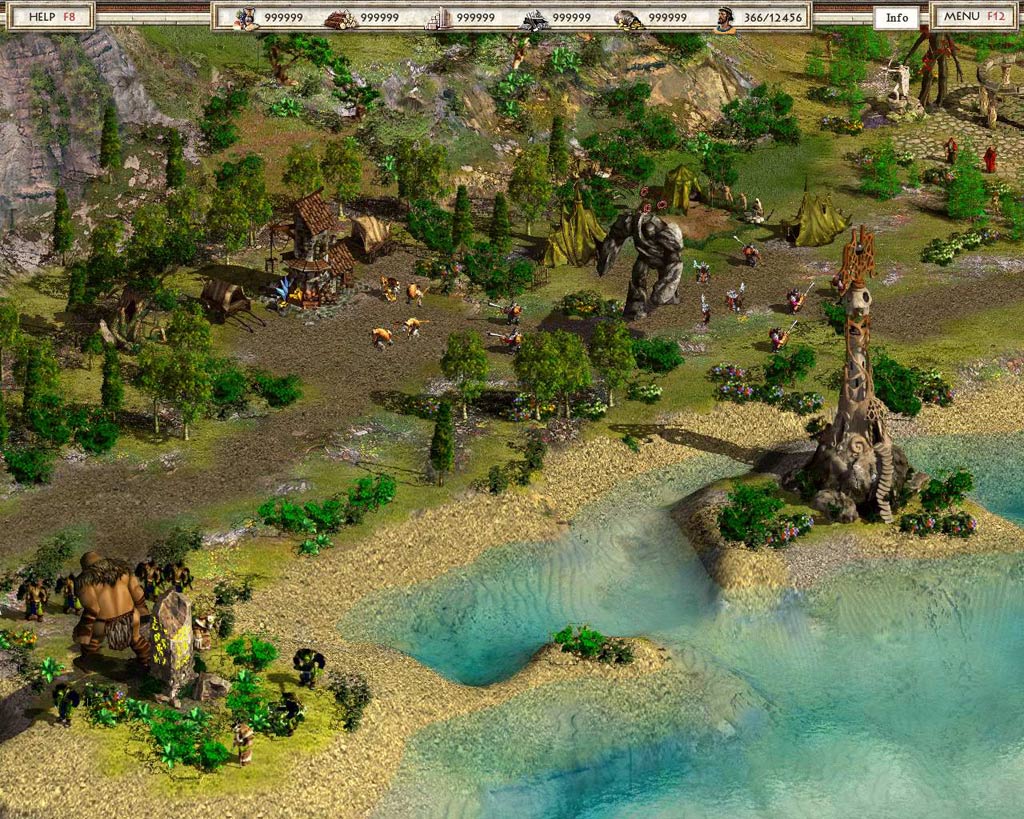
Task: Open the game Menu
Action: coord(975,16)
